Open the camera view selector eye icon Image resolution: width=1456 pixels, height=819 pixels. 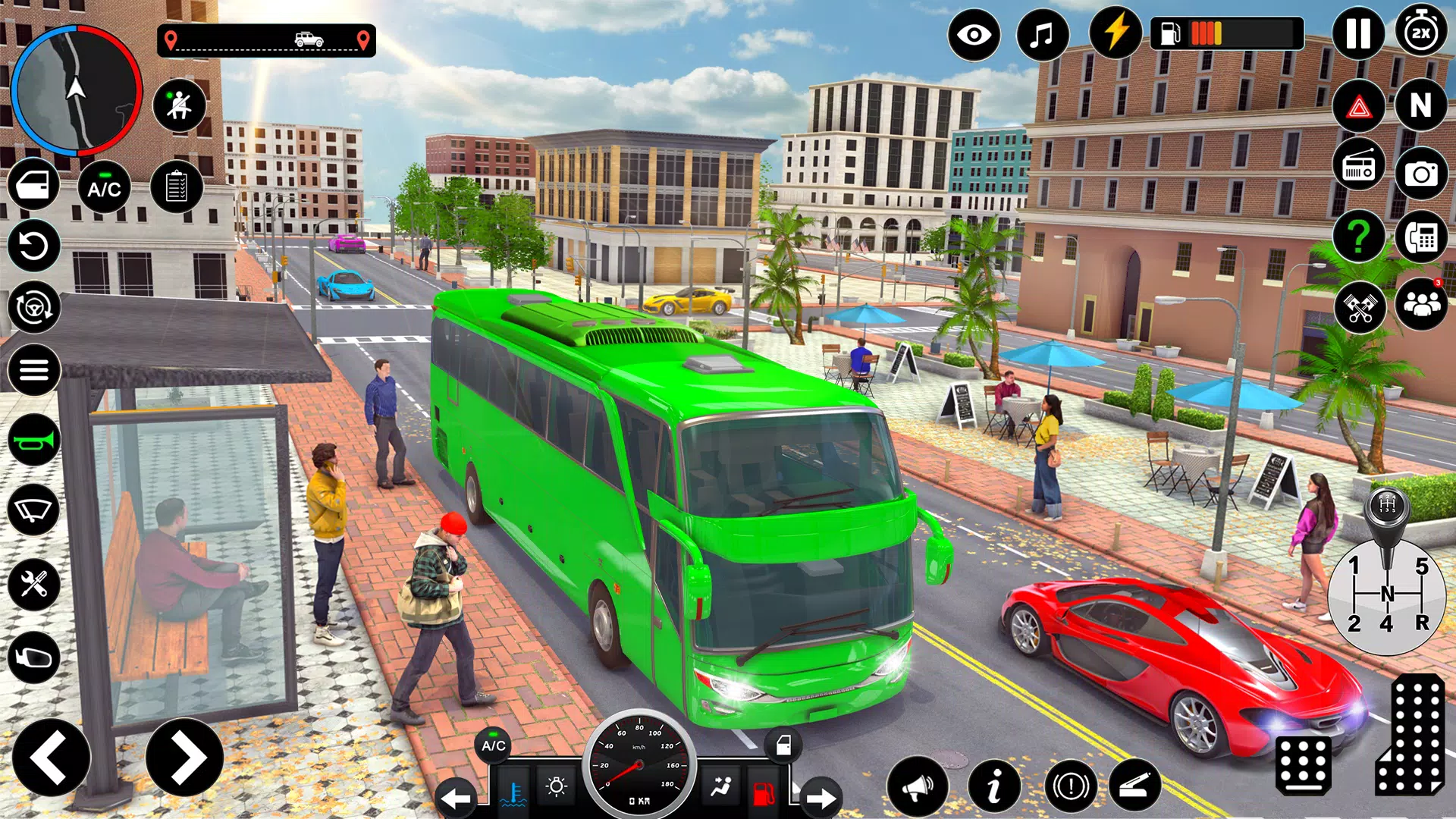[x=974, y=34]
